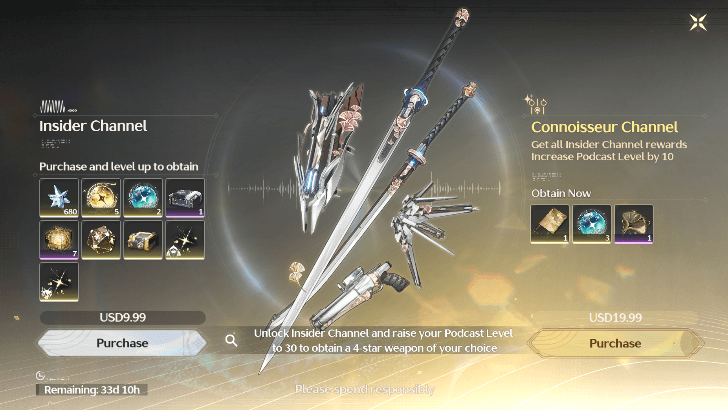Viewport: 728px width, 410px height.
Task: Purchase the Connoisseur Channel for USD19.99
Action: point(614,343)
